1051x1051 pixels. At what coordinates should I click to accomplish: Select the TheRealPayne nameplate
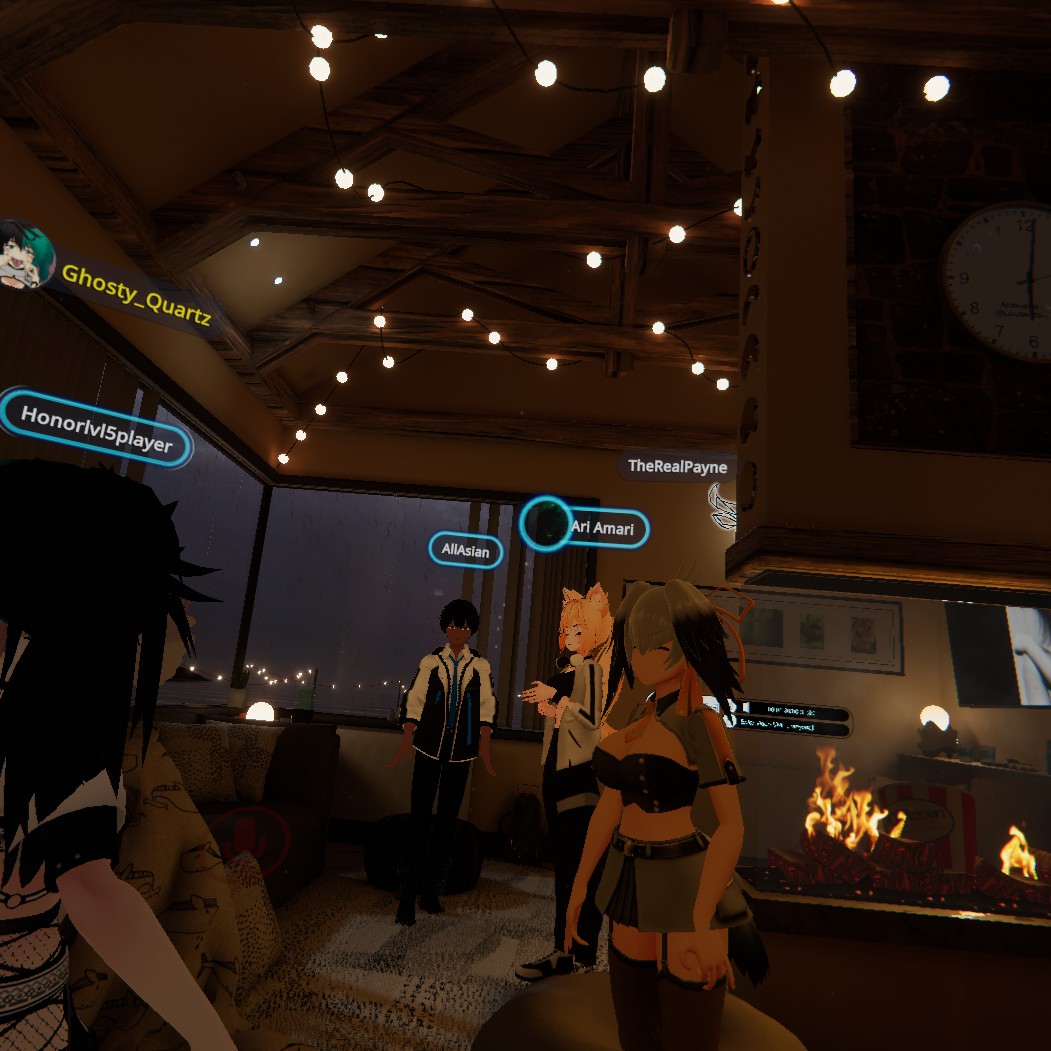click(x=677, y=466)
